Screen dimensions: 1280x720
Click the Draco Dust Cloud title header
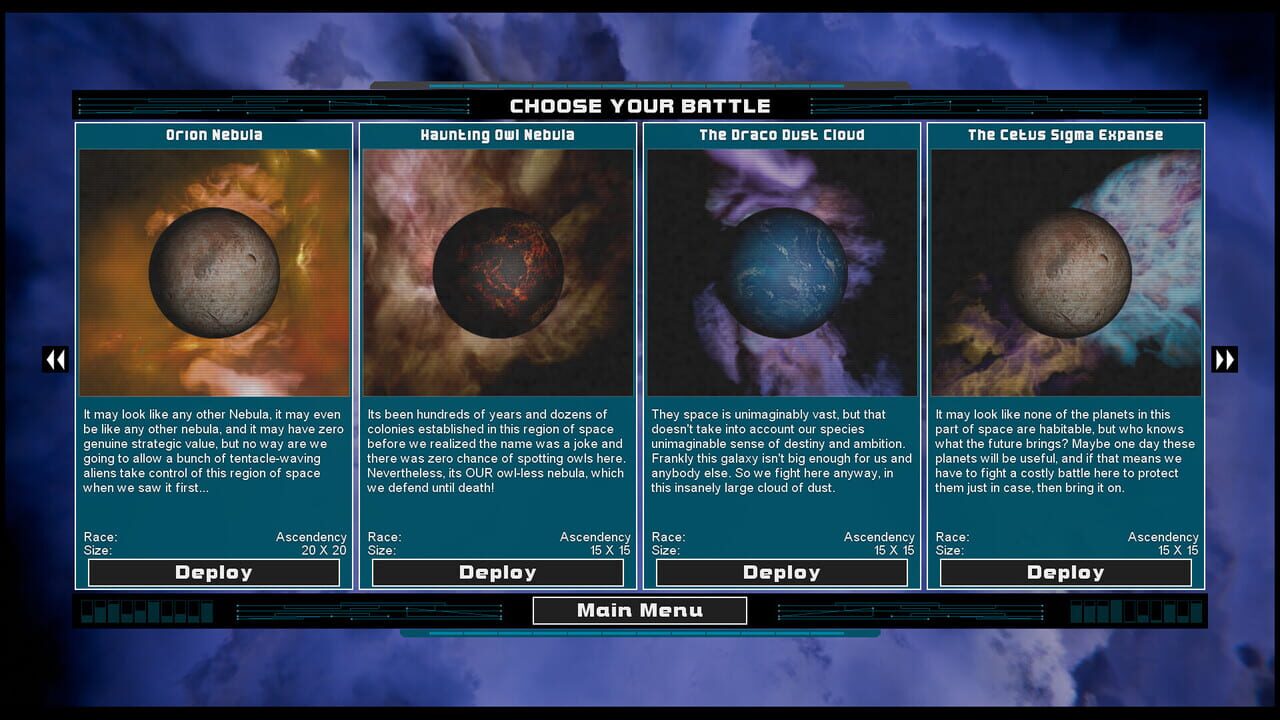[781, 134]
